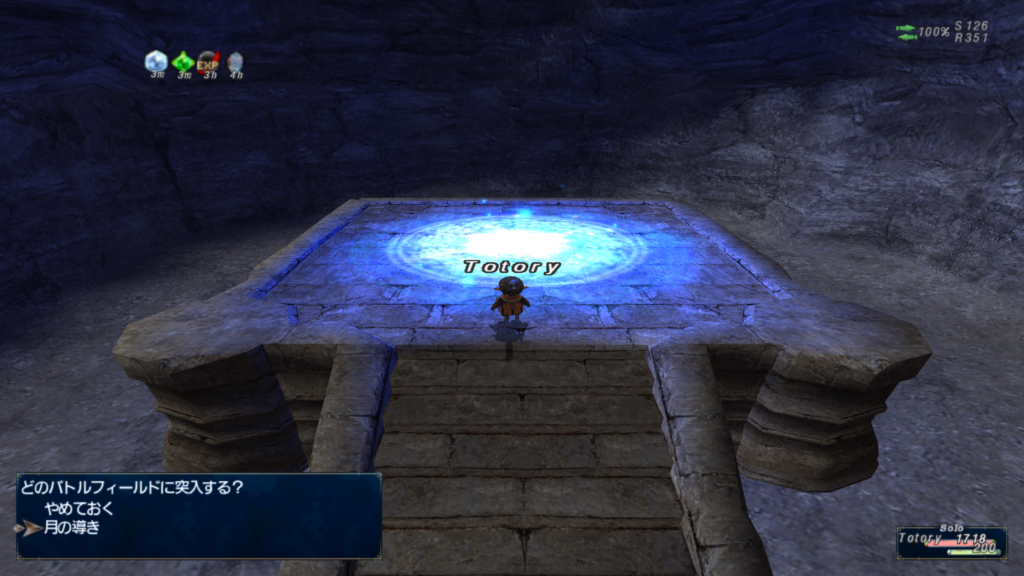Select the pale oval status icon
The image size is (1024, 576).
[x=235, y=62]
